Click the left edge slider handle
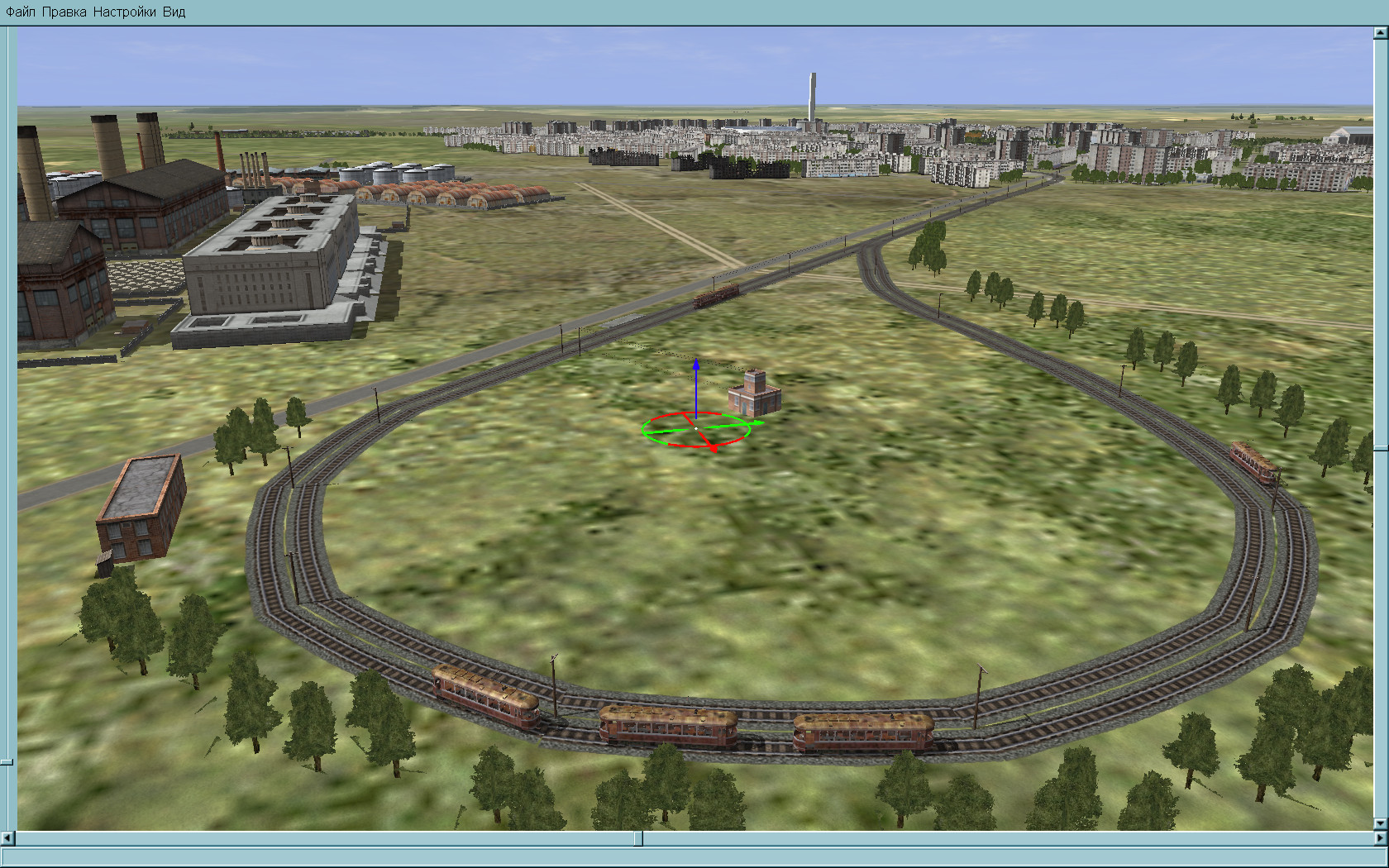 click(x=7, y=761)
